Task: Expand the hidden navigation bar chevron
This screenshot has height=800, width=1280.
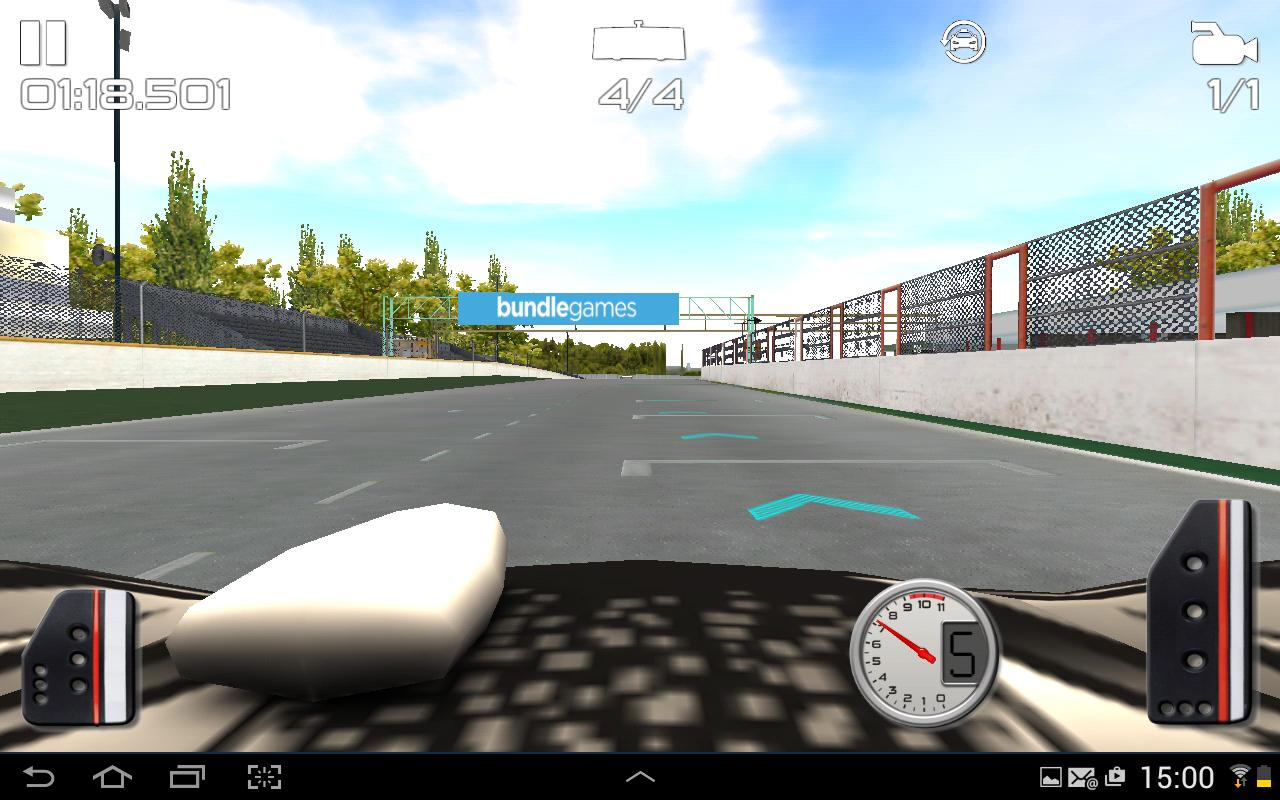Action: (x=640, y=777)
